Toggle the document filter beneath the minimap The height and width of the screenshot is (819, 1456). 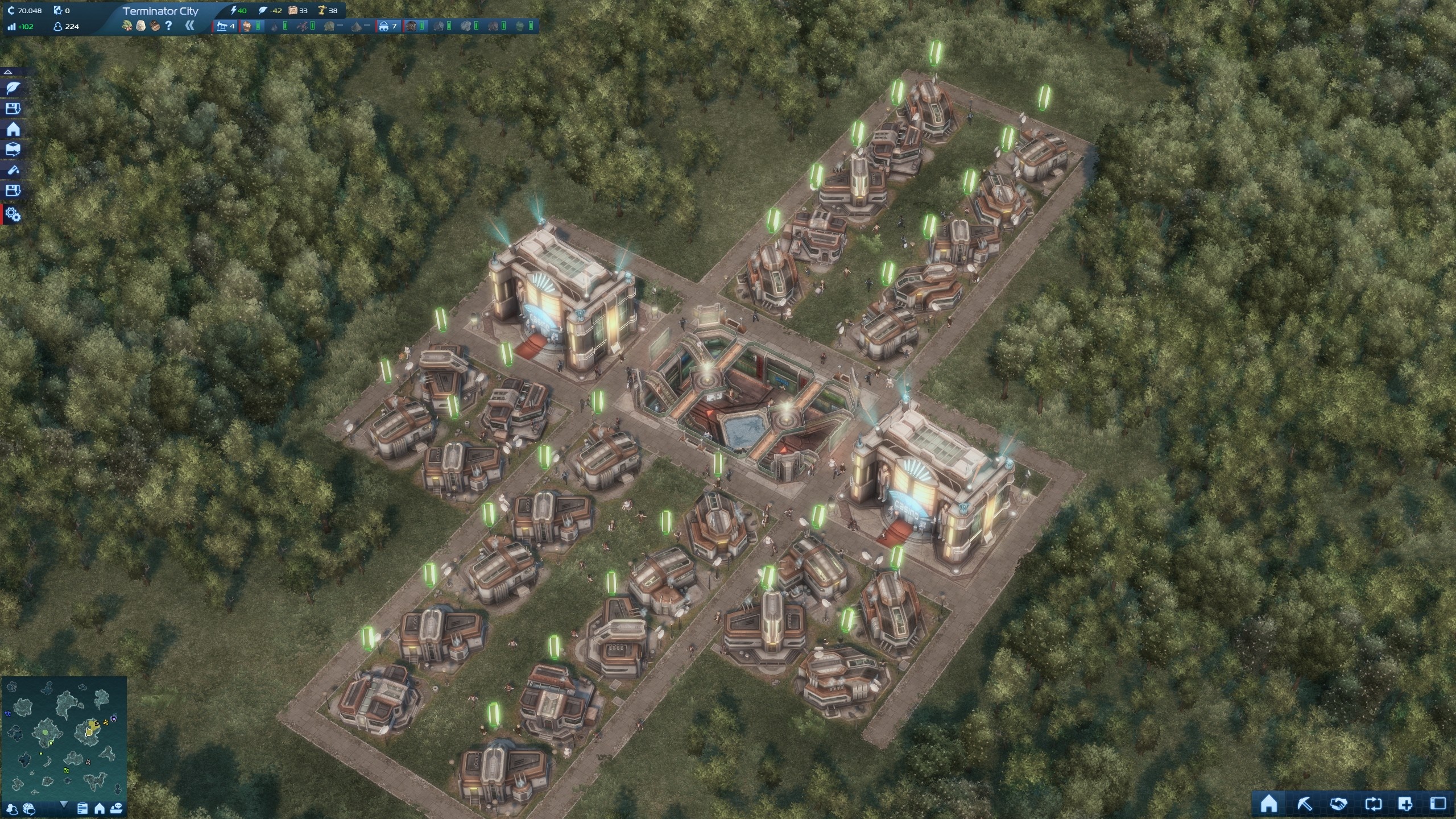click(82, 810)
